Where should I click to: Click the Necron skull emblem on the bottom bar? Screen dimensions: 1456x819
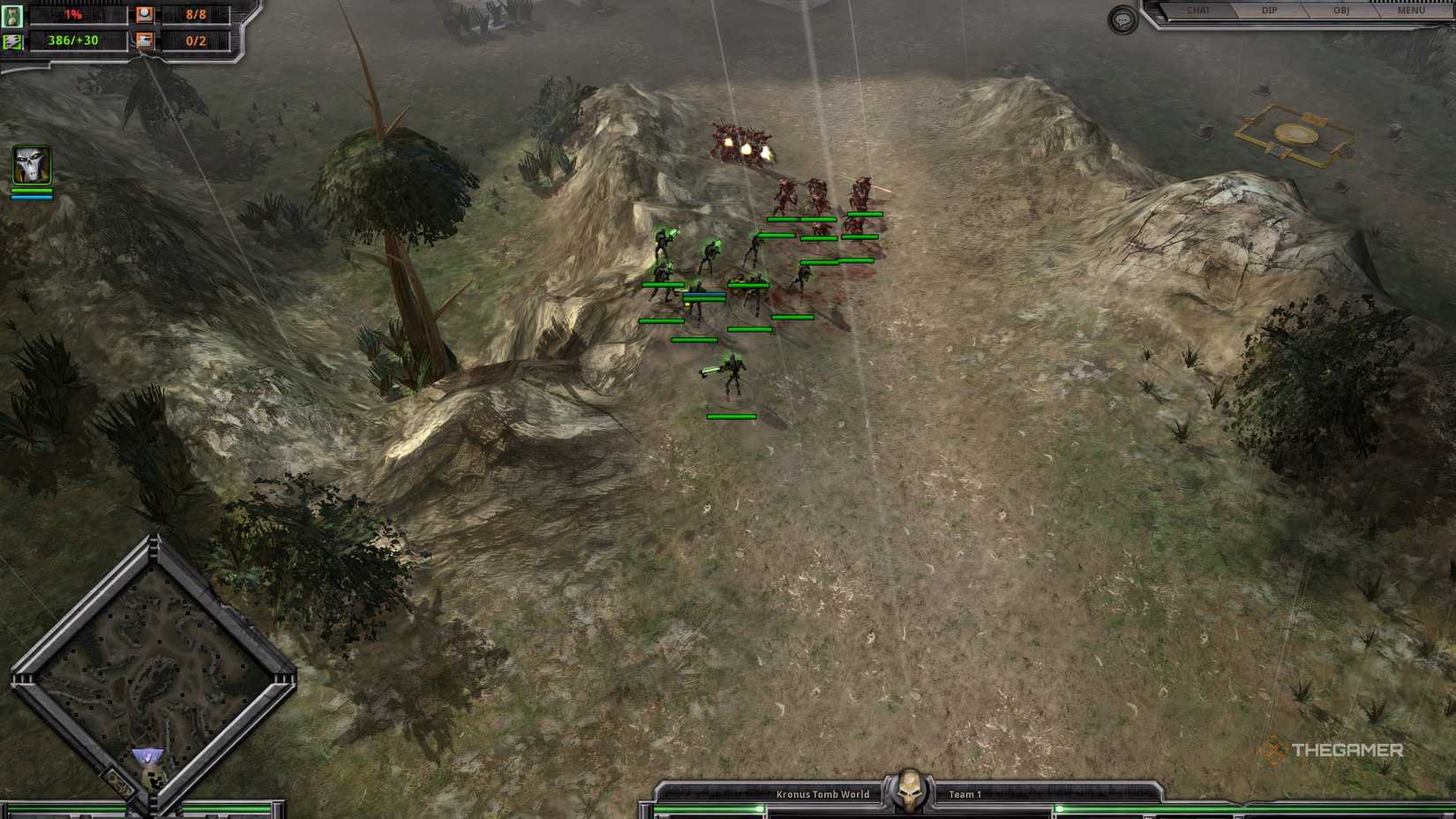(x=908, y=788)
